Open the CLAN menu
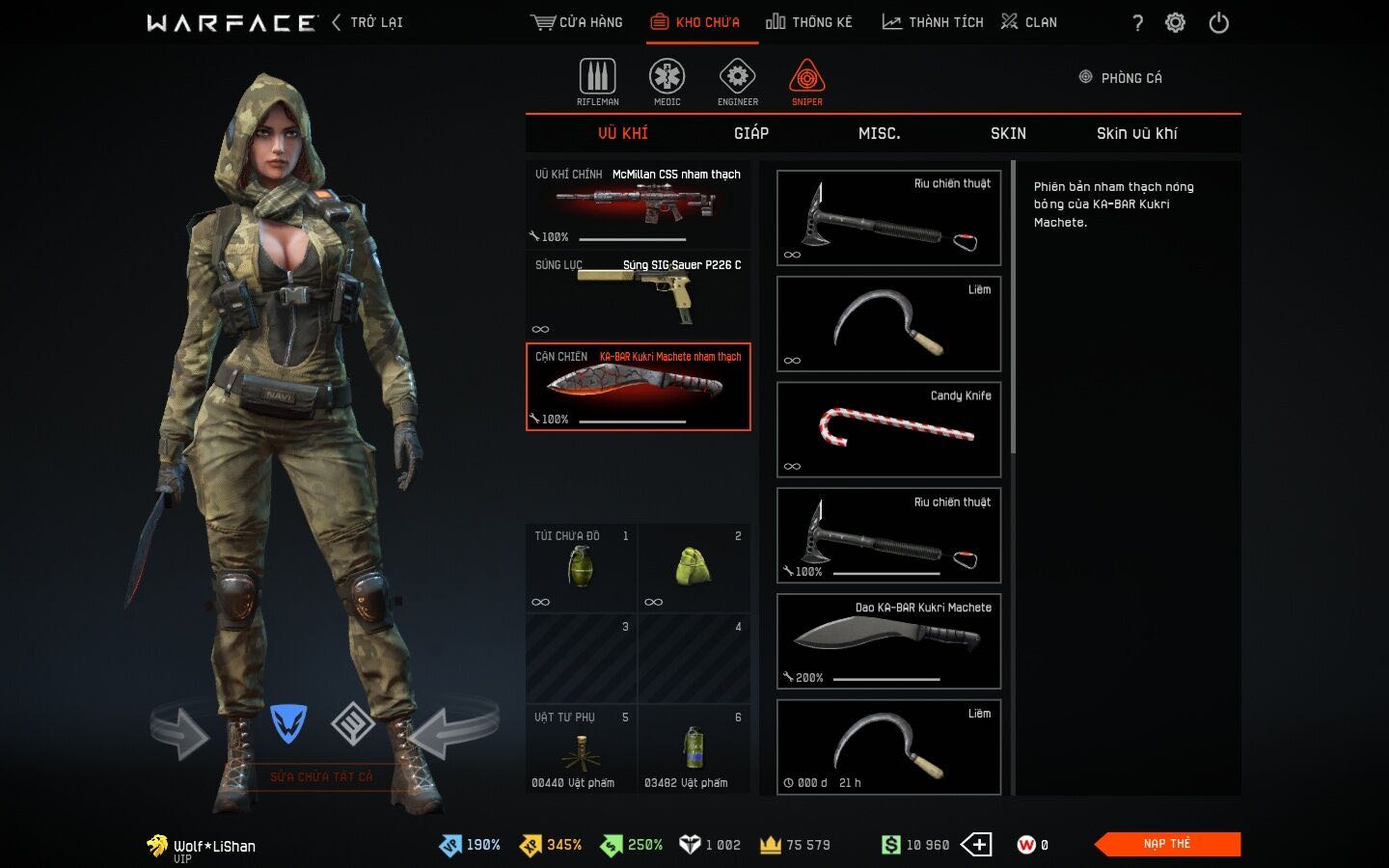 [x=1029, y=22]
